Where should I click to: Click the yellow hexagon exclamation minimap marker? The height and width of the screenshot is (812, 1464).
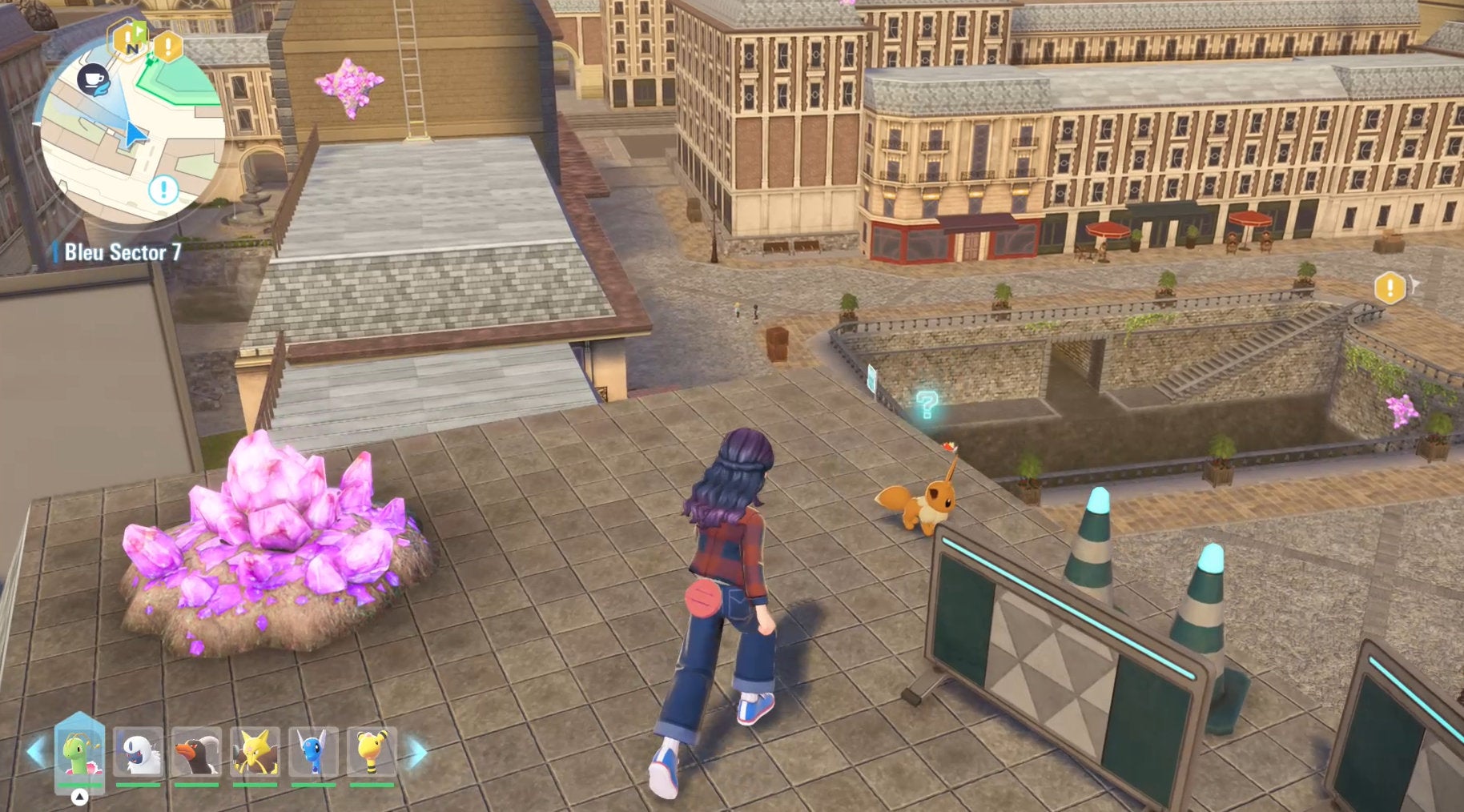167,46
